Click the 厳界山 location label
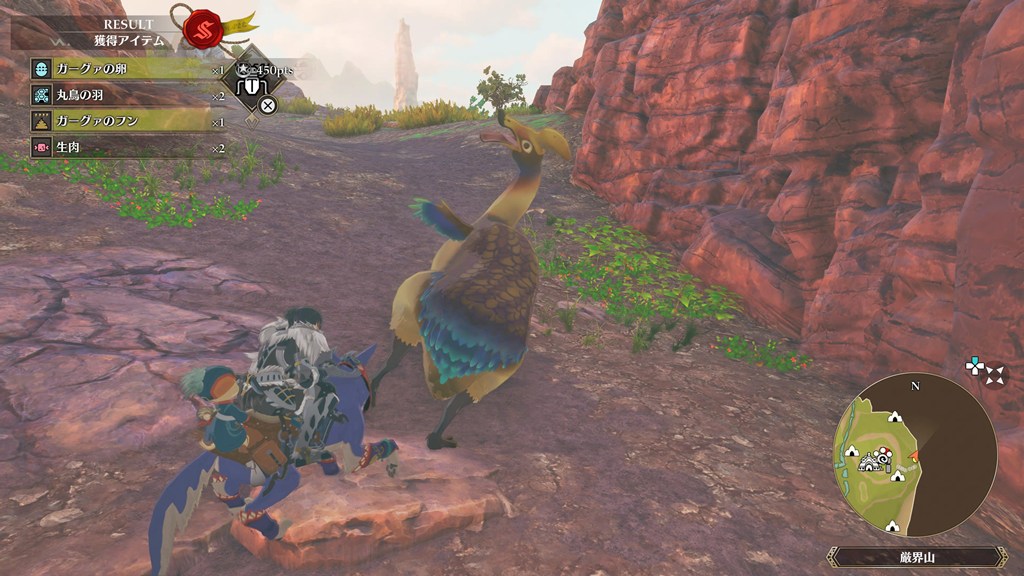This screenshot has height=576, width=1024. coord(916,557)
